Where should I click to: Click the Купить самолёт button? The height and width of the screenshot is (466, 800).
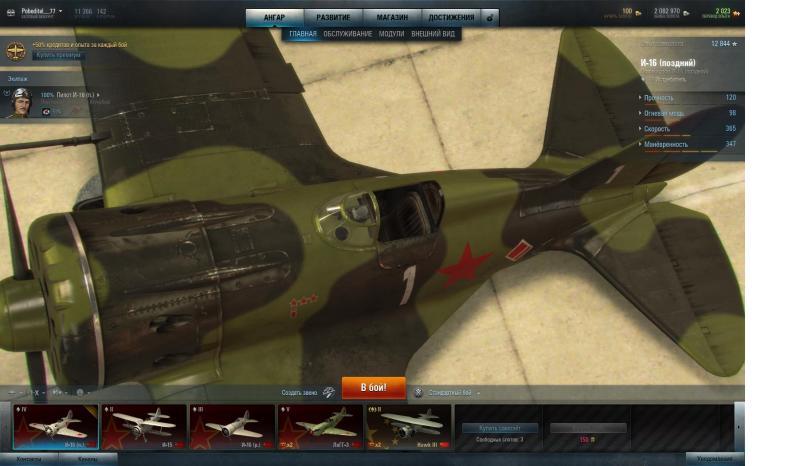pos(499,428)
